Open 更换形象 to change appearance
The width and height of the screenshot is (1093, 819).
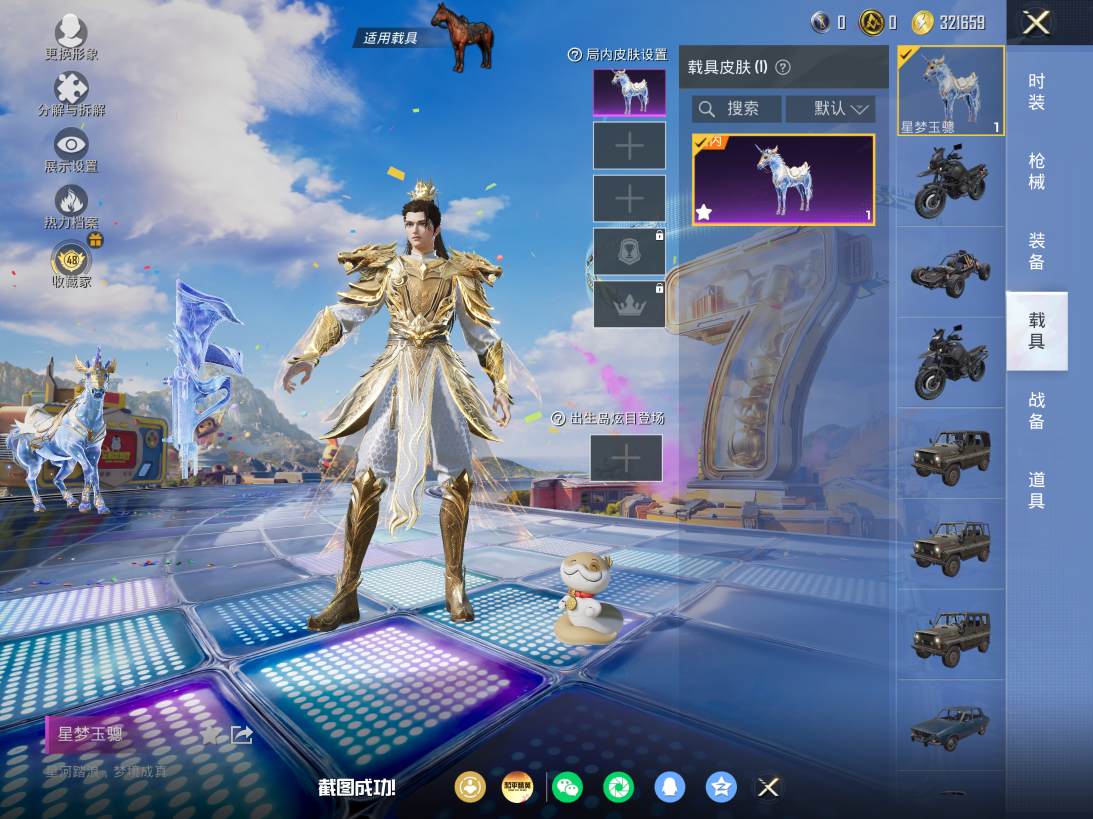71,36
